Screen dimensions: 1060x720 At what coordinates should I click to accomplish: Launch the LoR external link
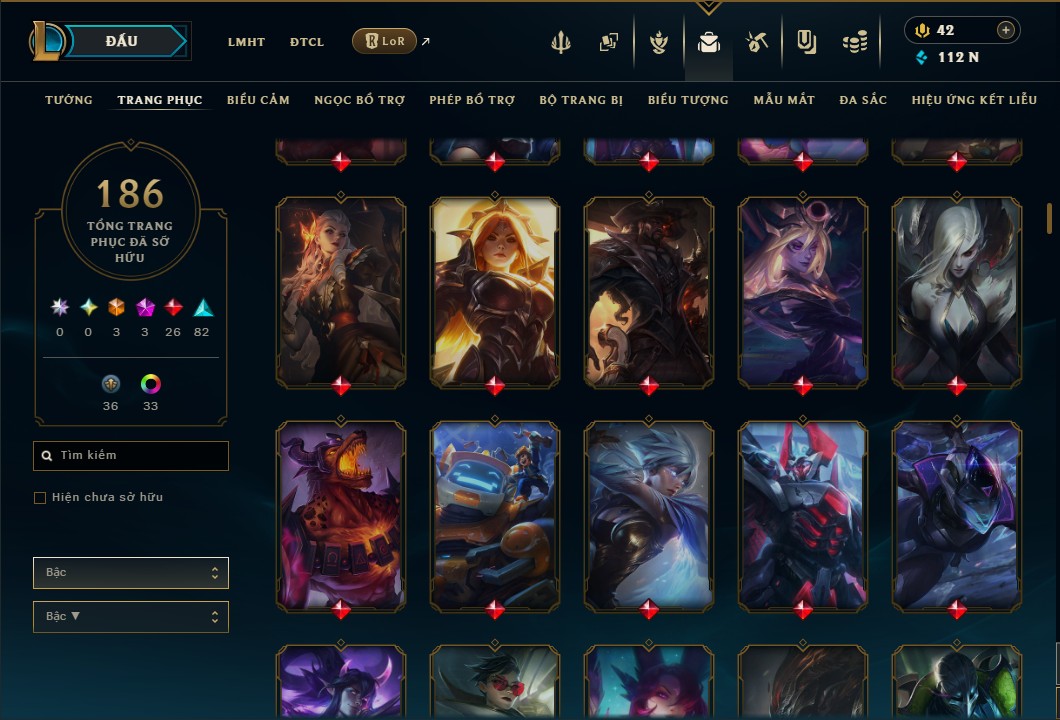384,41
